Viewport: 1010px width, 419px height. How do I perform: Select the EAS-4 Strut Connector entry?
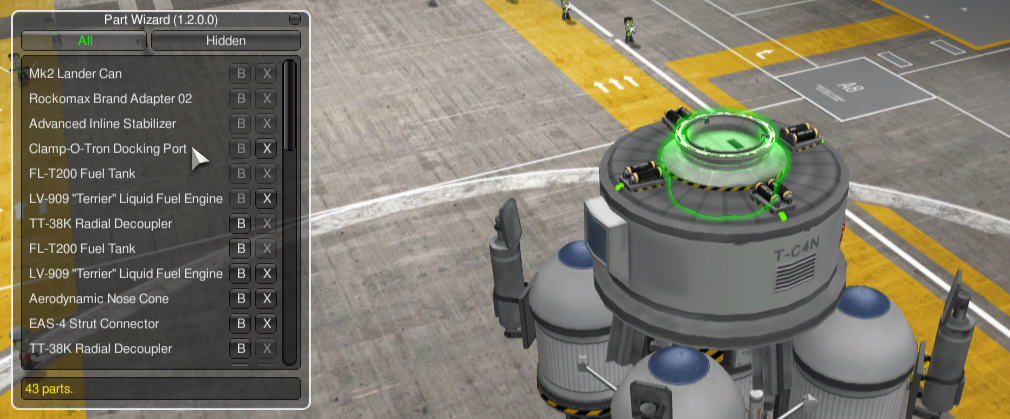click(94, 324)
